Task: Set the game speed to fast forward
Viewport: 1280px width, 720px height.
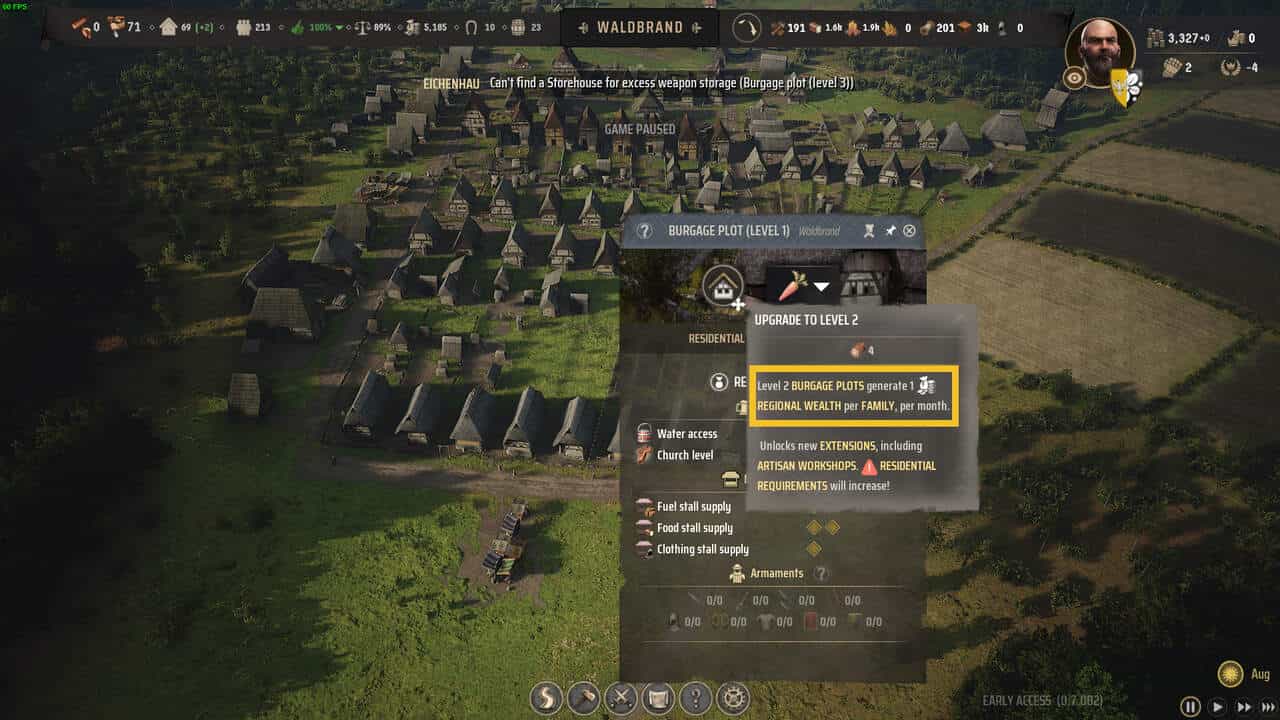Action: tap(1243, 707)
